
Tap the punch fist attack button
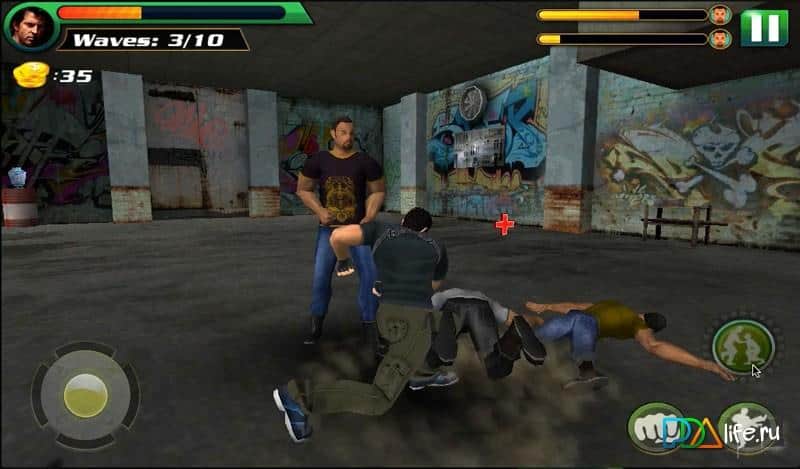[x=656, y=427]
